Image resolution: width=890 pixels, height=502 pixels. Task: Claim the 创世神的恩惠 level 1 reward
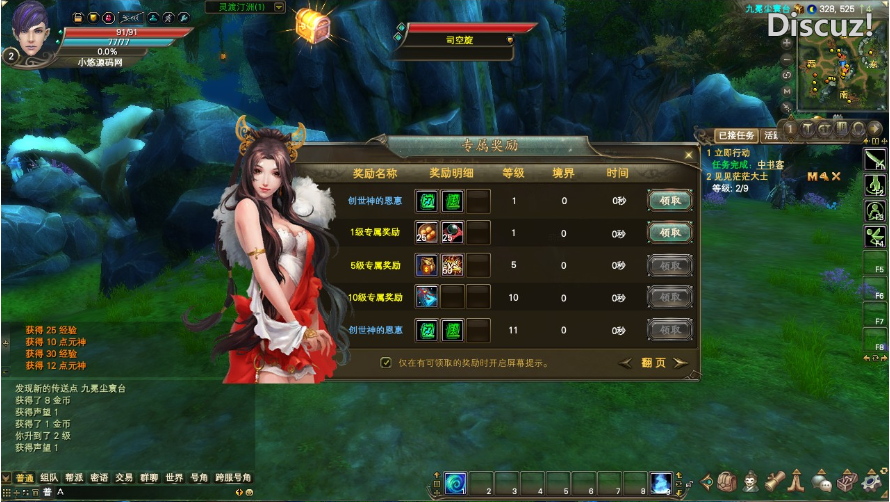click(x=669, y=200)
